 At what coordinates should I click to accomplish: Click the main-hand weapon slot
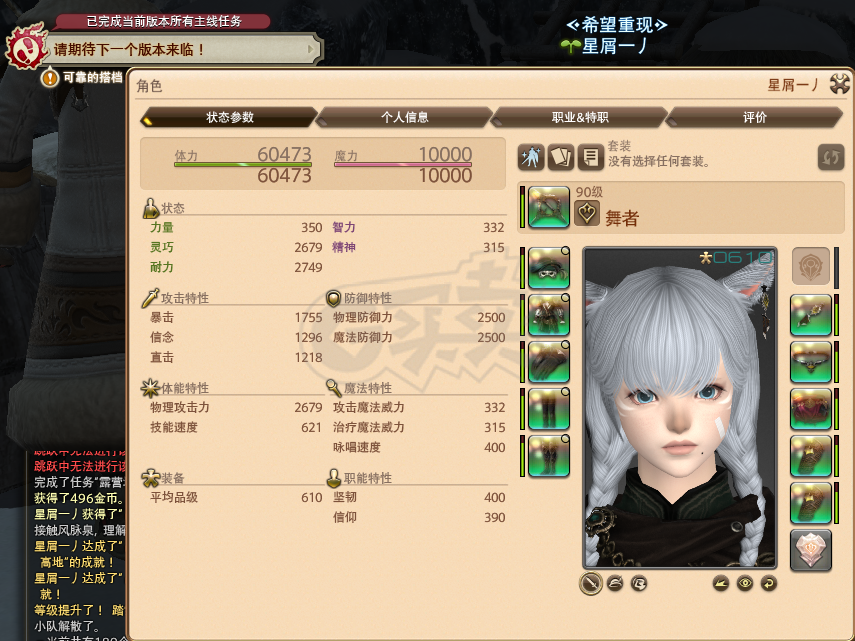pyautogui.click(x=548, y=209)
